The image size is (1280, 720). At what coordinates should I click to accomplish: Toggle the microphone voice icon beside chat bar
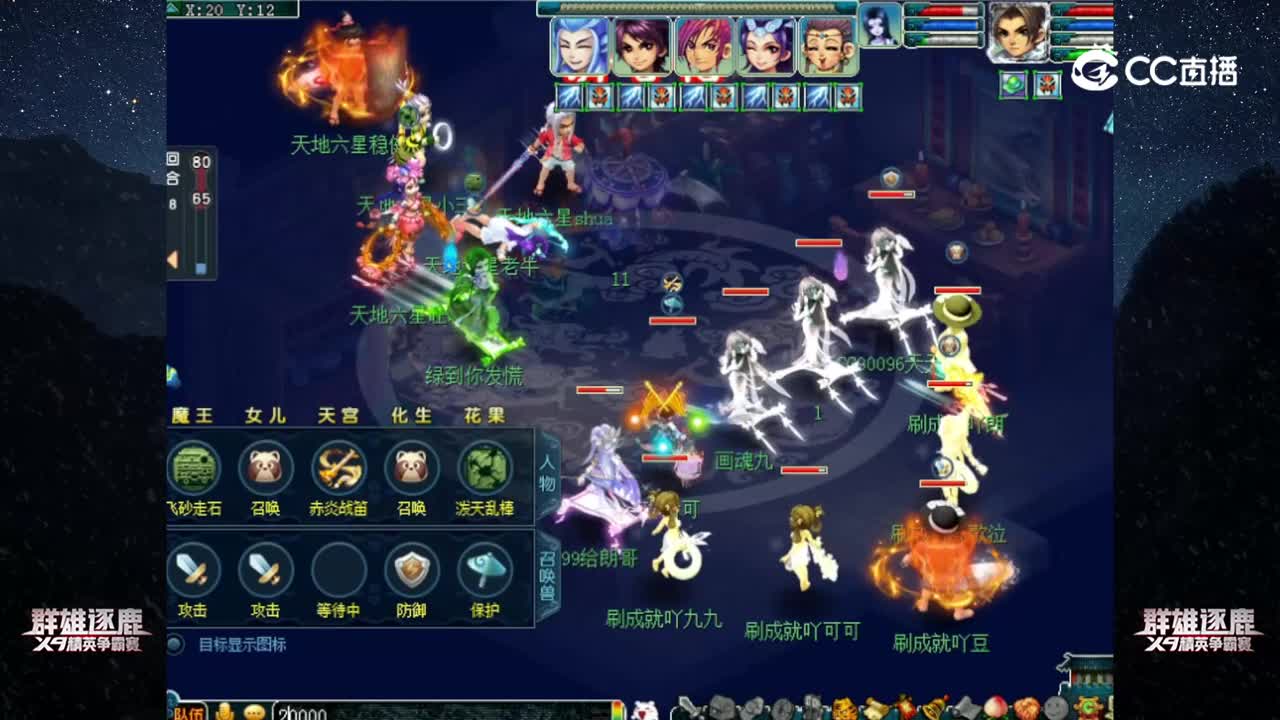pos(223,712)
